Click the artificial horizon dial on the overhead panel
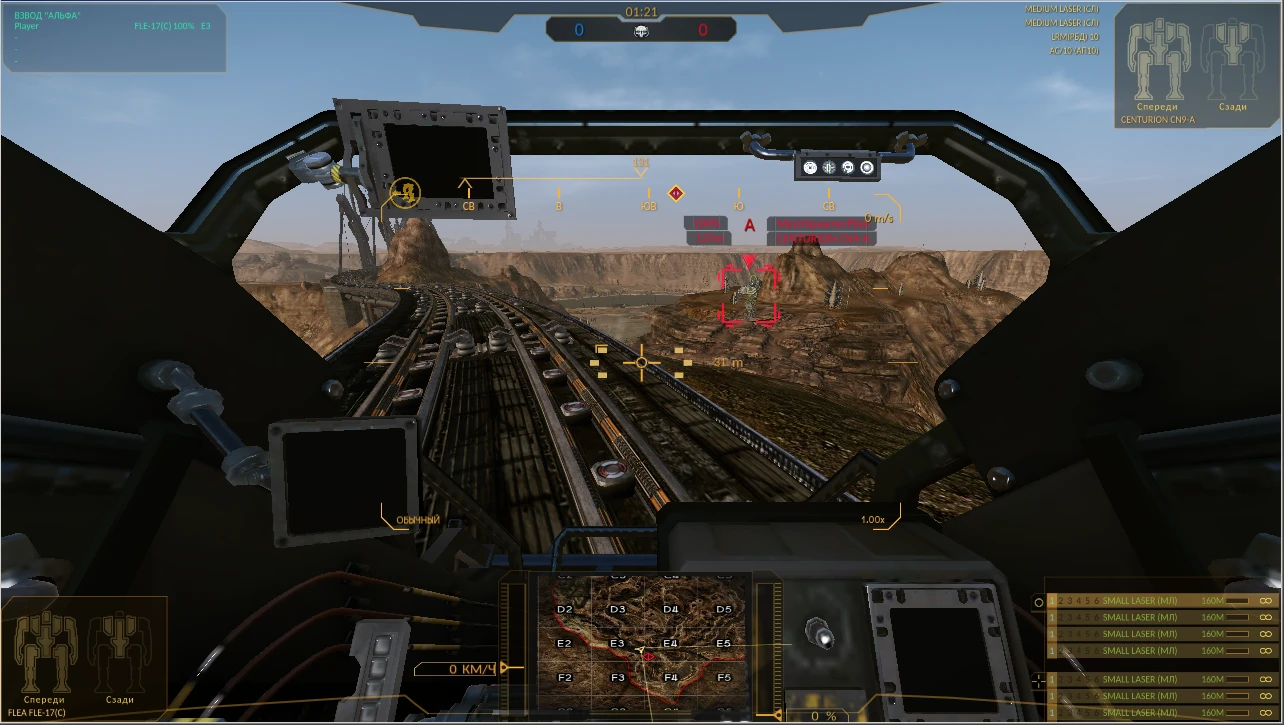 point(829,167)
